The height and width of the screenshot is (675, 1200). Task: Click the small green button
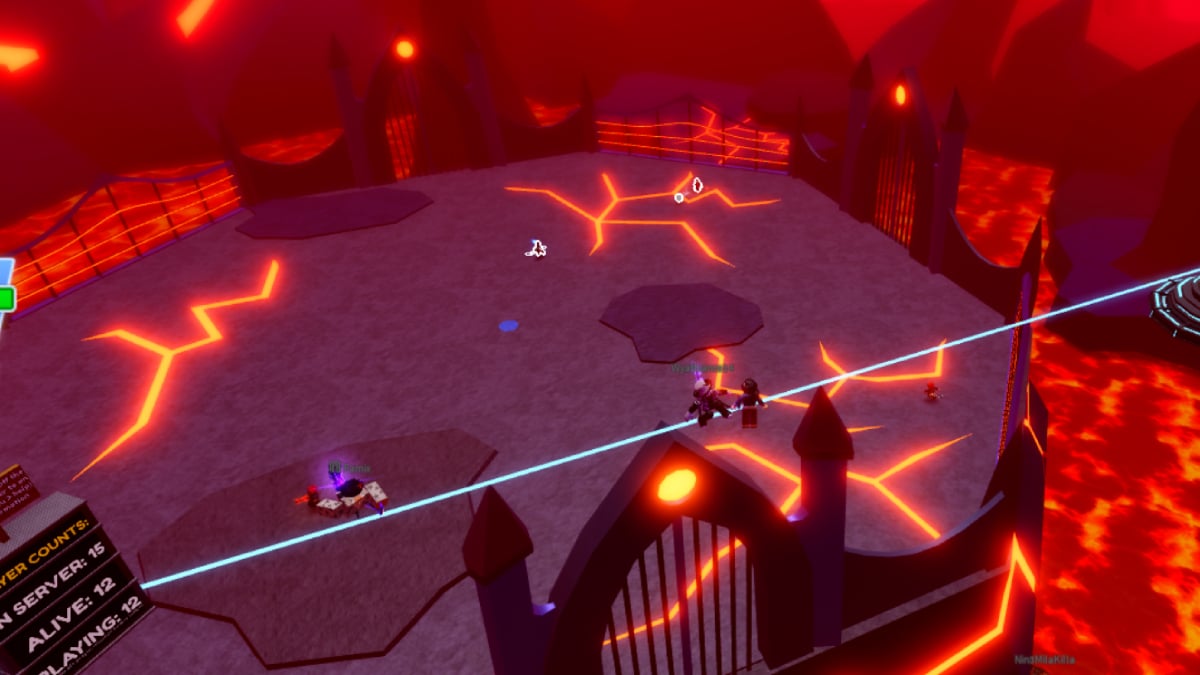[x=5, y=297]
